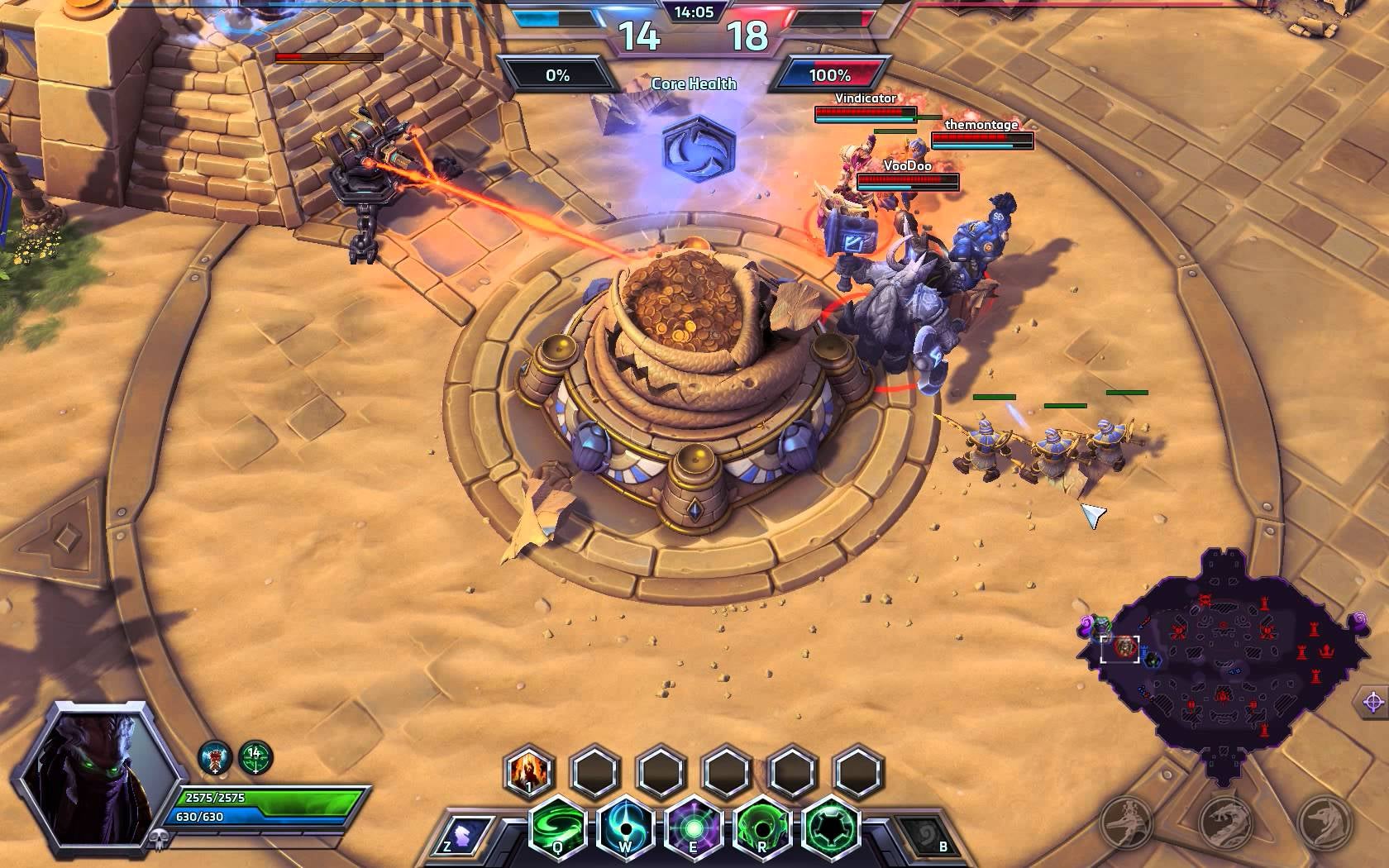
Task: Select the green level 14 status icon
Action: pos(255,756)
